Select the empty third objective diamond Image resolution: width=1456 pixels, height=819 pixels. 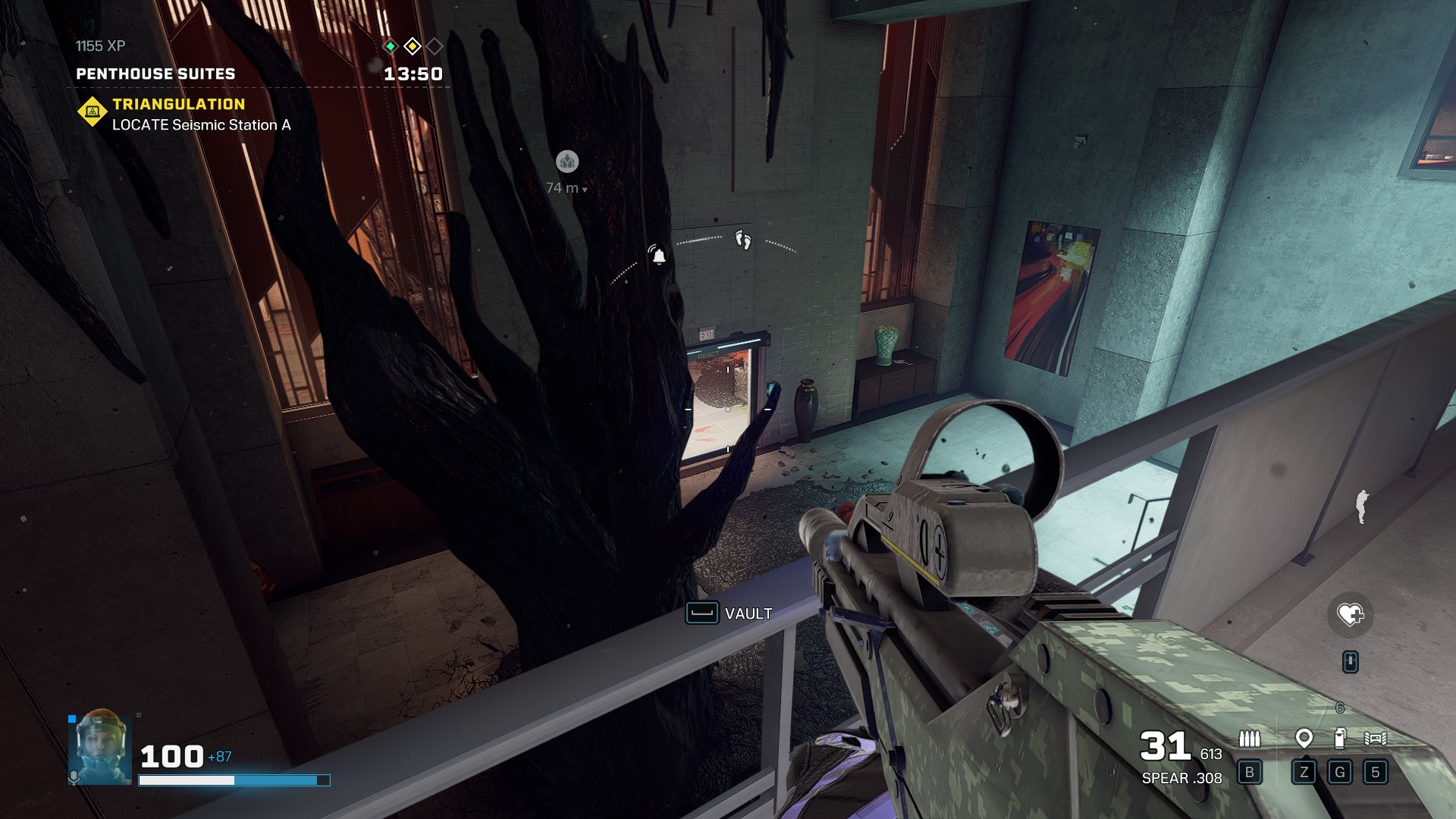(435, 46)
